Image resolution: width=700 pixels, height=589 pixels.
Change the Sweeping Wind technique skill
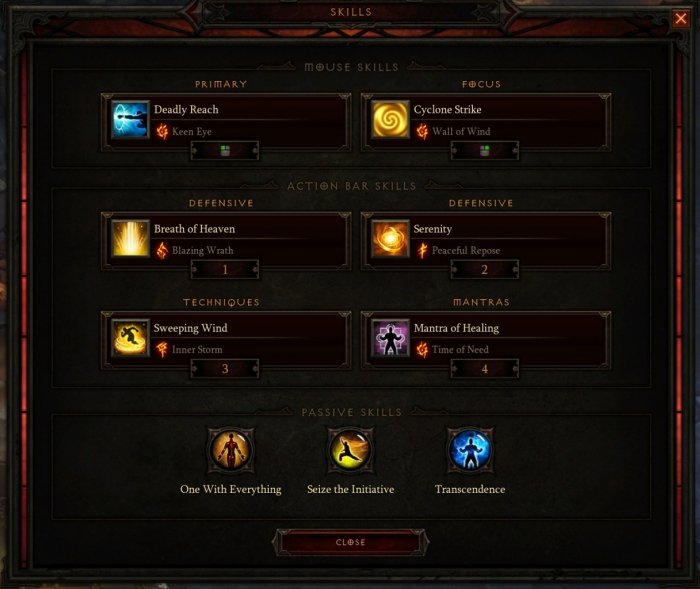pos(131,337)
